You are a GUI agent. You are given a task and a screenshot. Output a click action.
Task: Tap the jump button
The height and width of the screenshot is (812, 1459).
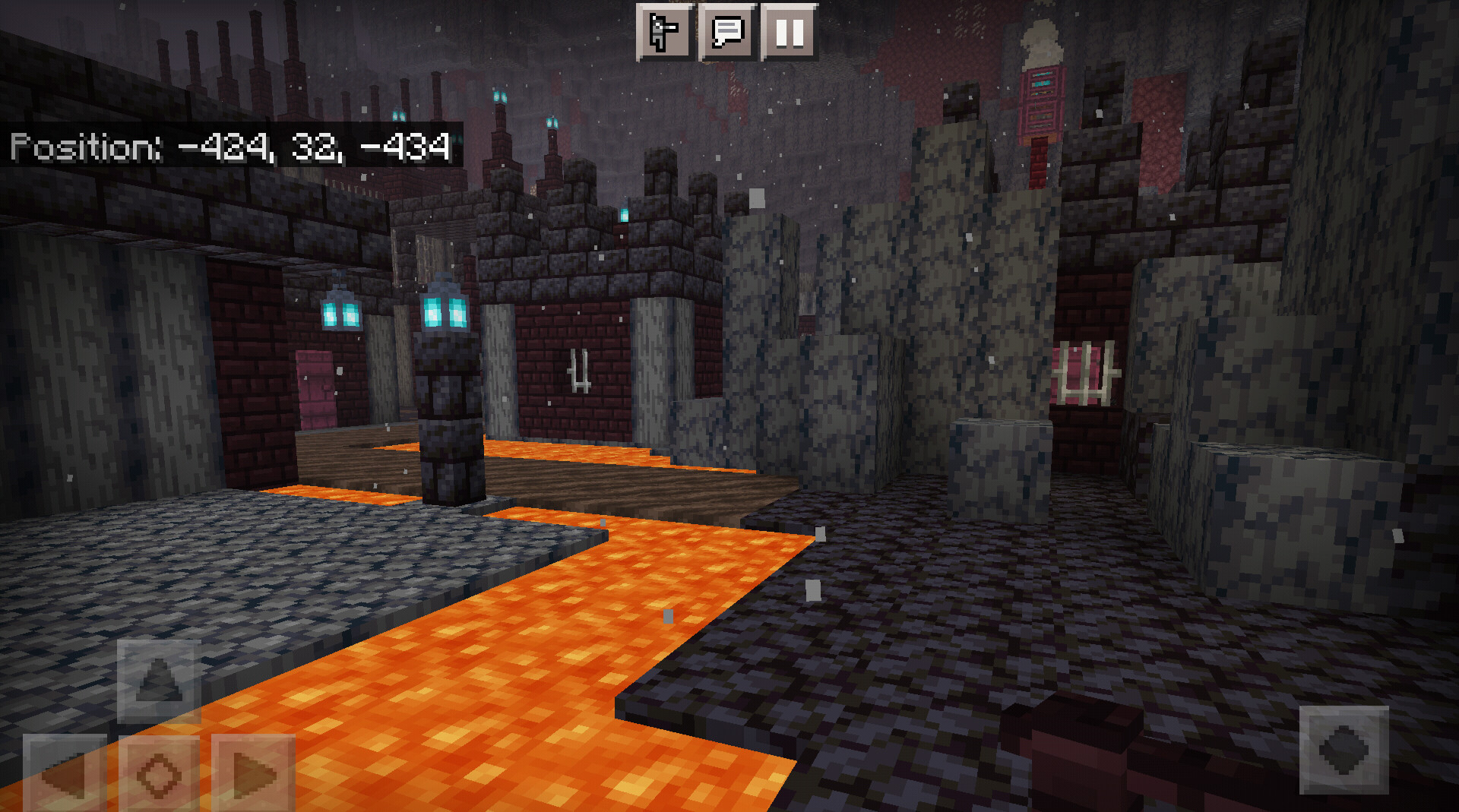(1343, 750)
